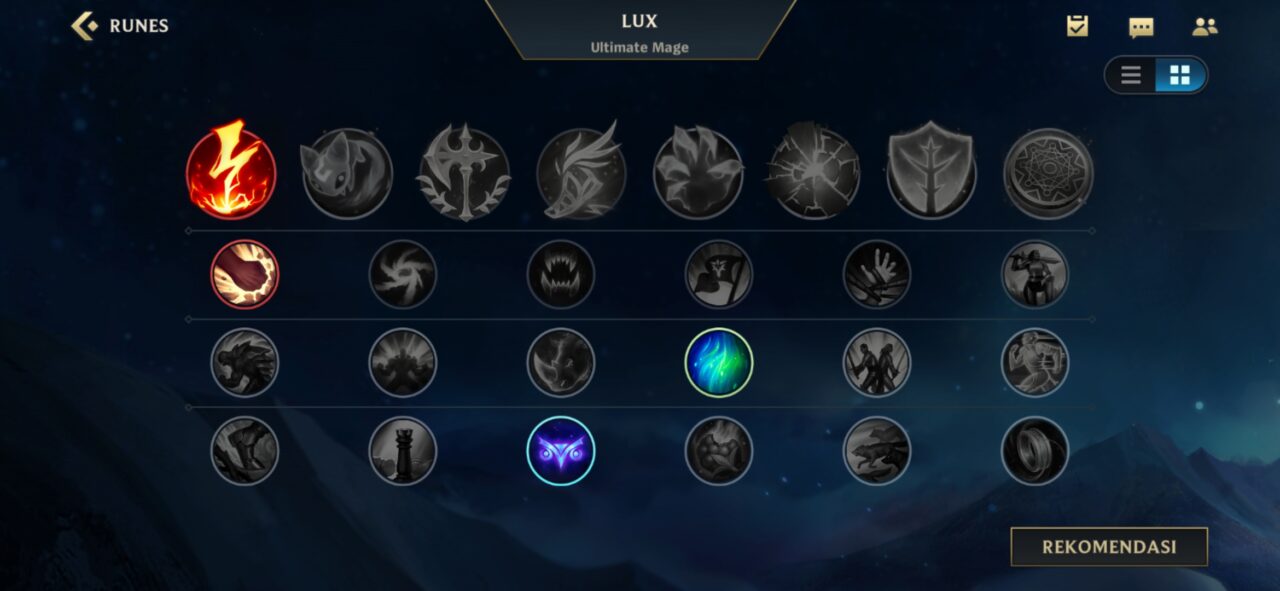Choose the prowling wolf rune
Image resolution: width=1280 pixels, height=591 pixels.
point(877,451)
